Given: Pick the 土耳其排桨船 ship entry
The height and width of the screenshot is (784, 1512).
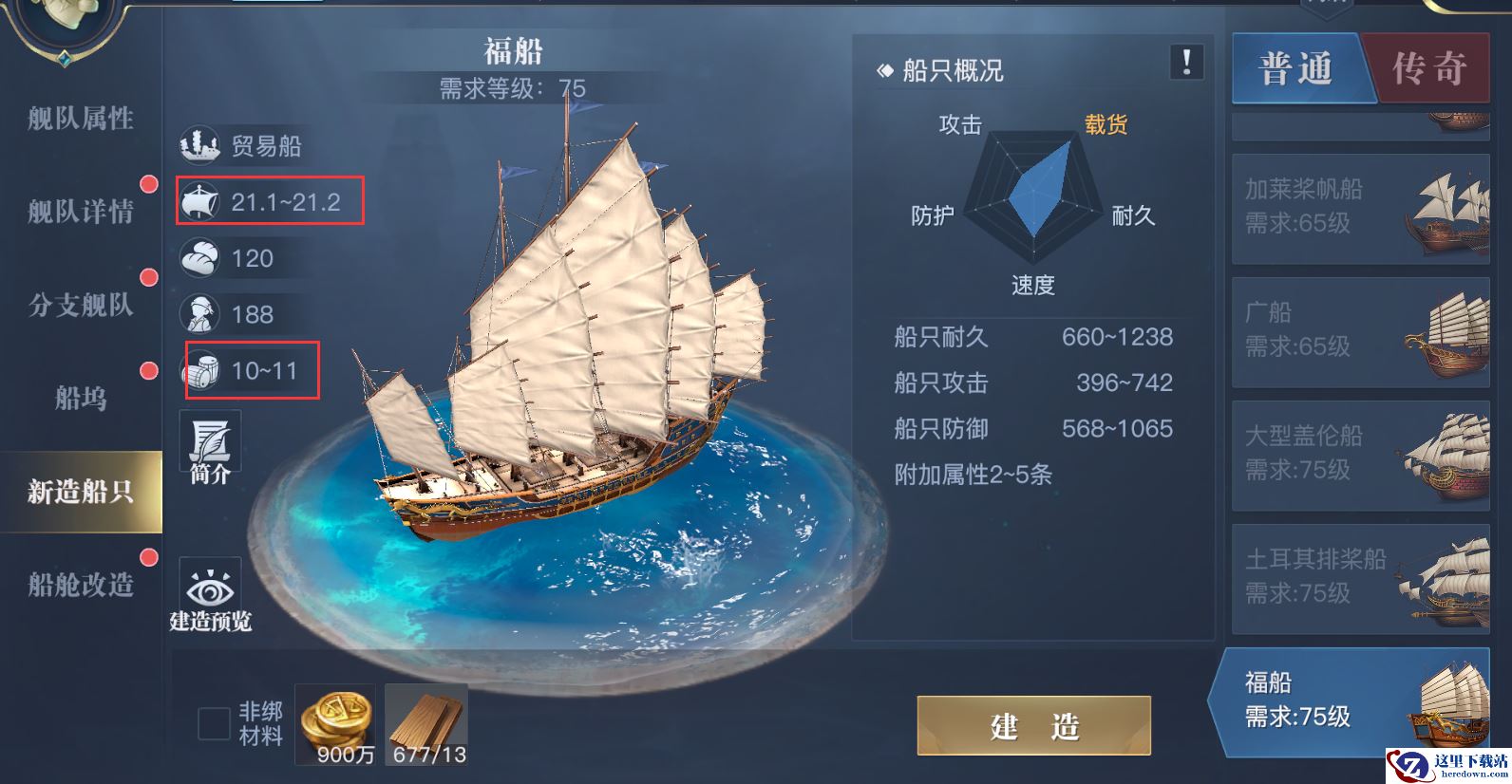Looking at the screenshot, I should click(1360, 578).
